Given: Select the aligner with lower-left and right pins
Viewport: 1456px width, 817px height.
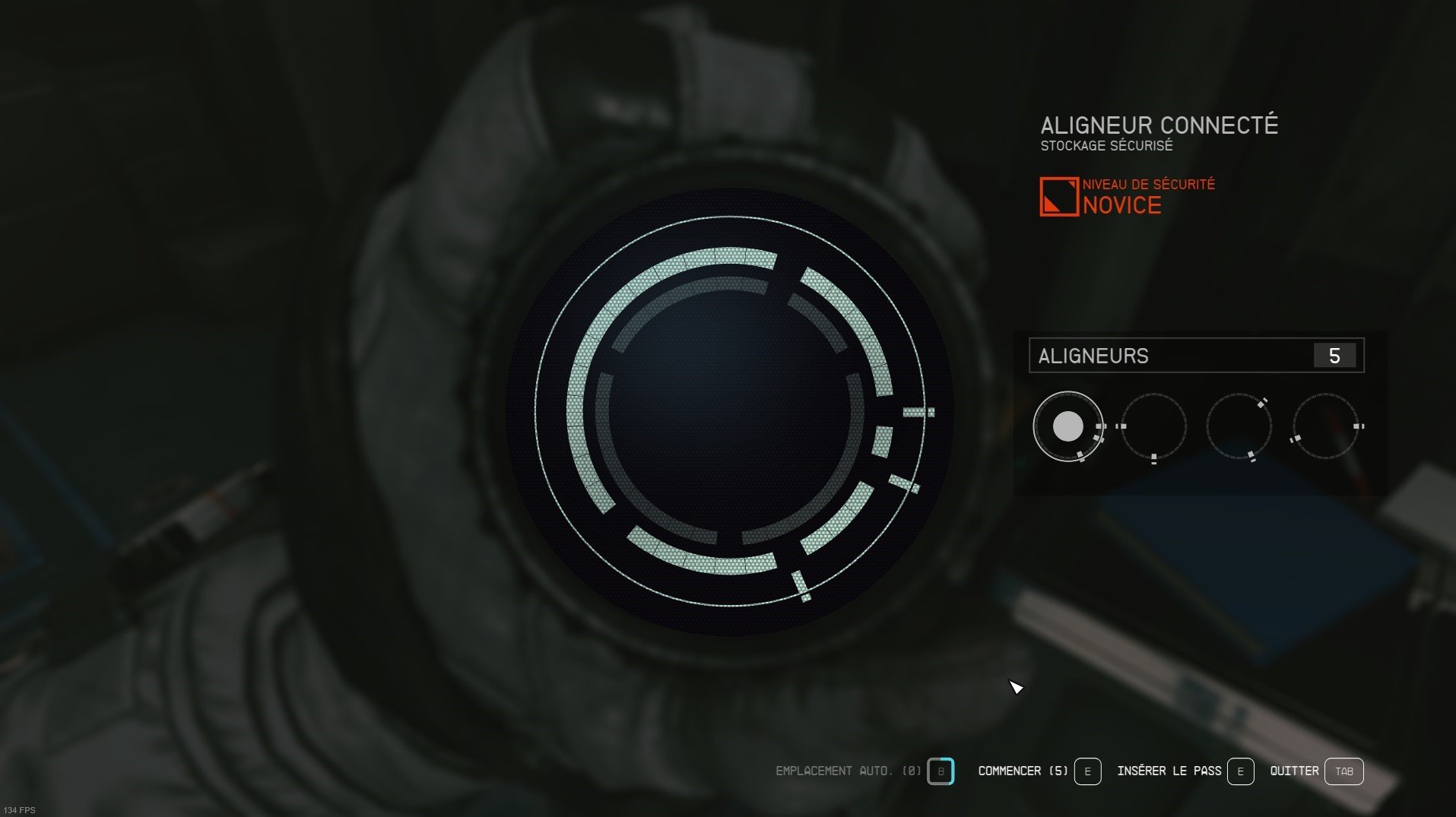Looking at the screenshot, I should point(1326,426).
